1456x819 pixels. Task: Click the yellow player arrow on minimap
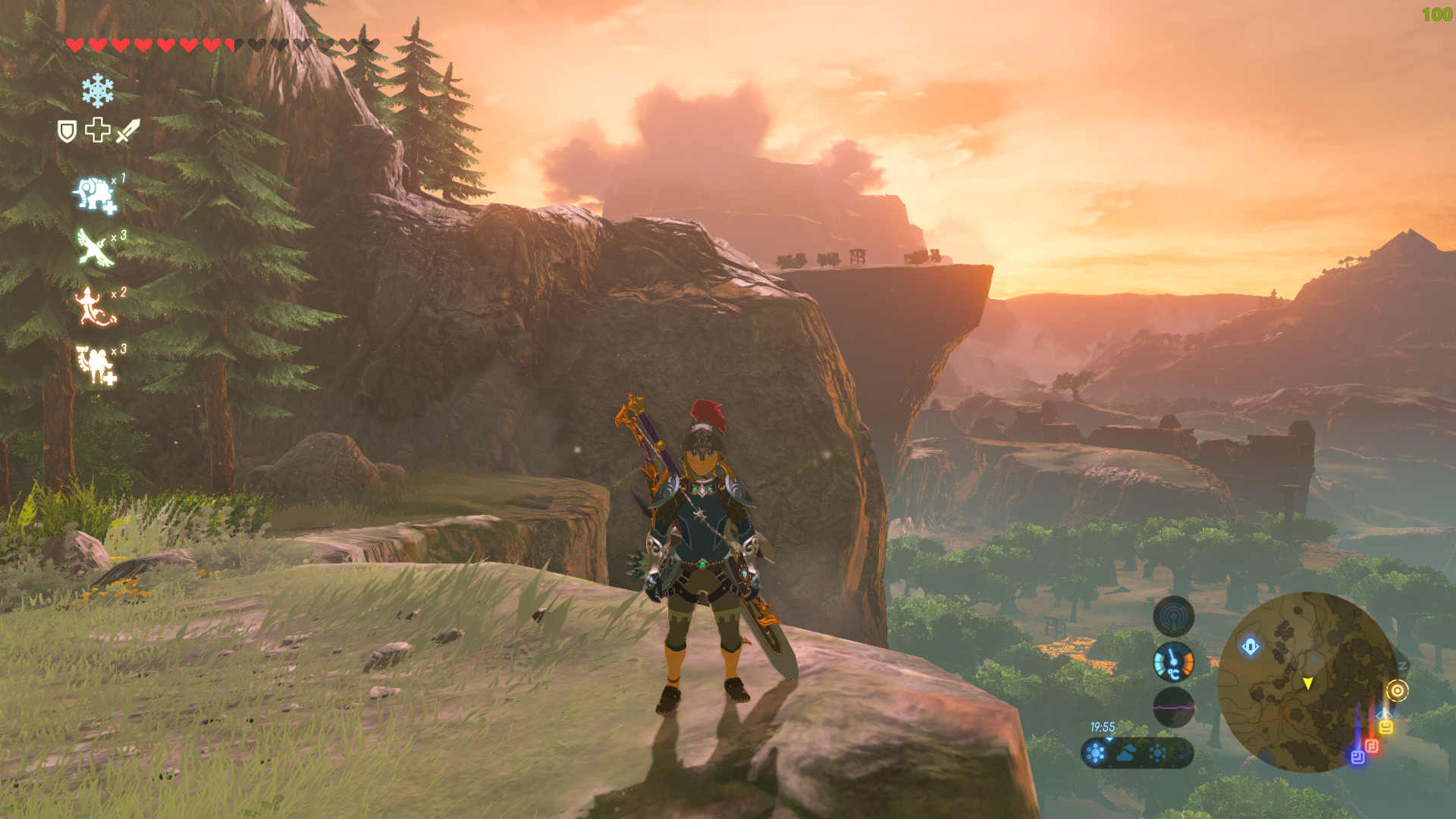[x=1307, y=683]
